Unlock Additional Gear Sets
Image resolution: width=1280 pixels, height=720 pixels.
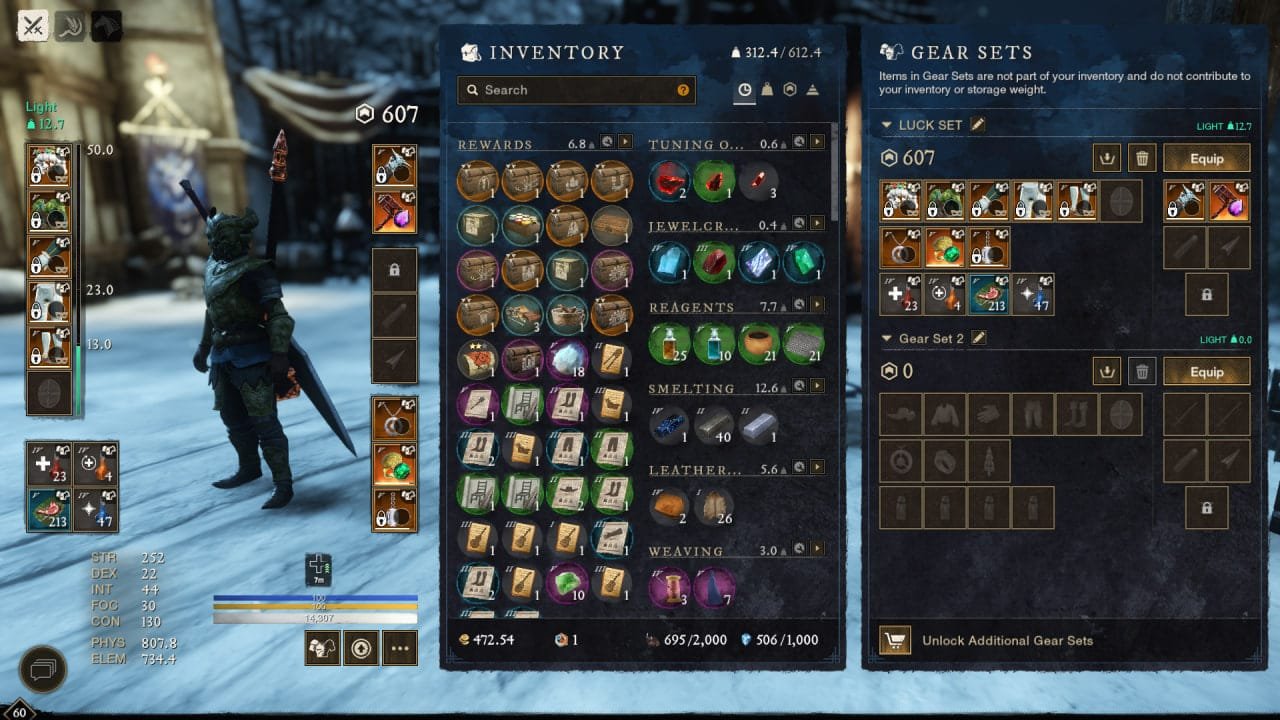point(1007,640)
